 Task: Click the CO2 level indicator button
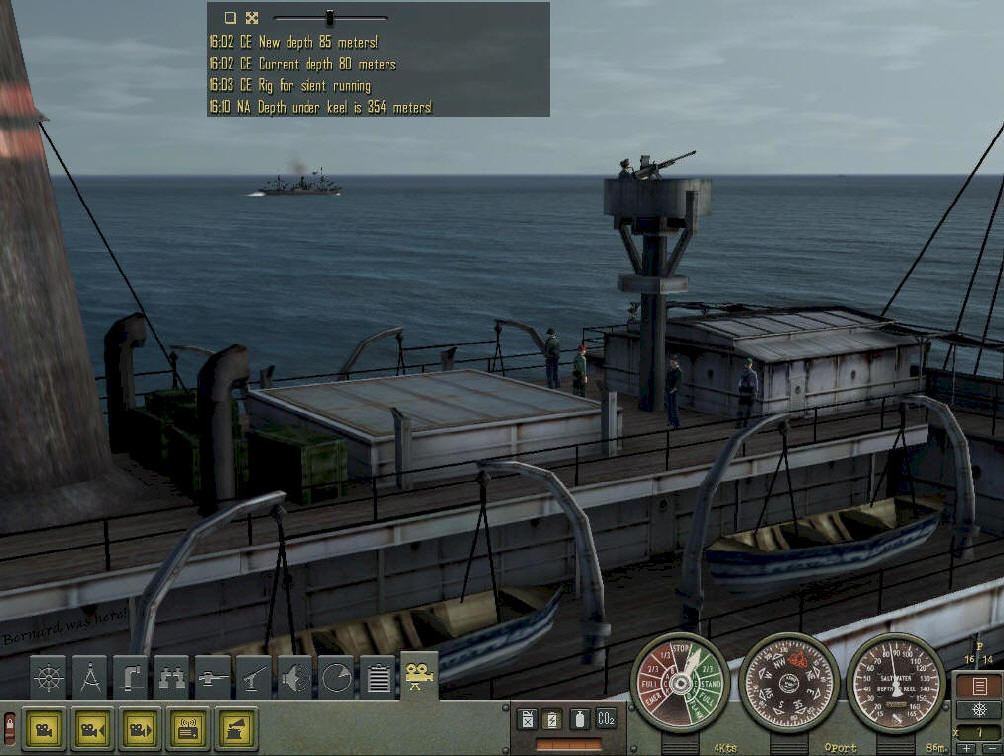click(x=606, y=718)
